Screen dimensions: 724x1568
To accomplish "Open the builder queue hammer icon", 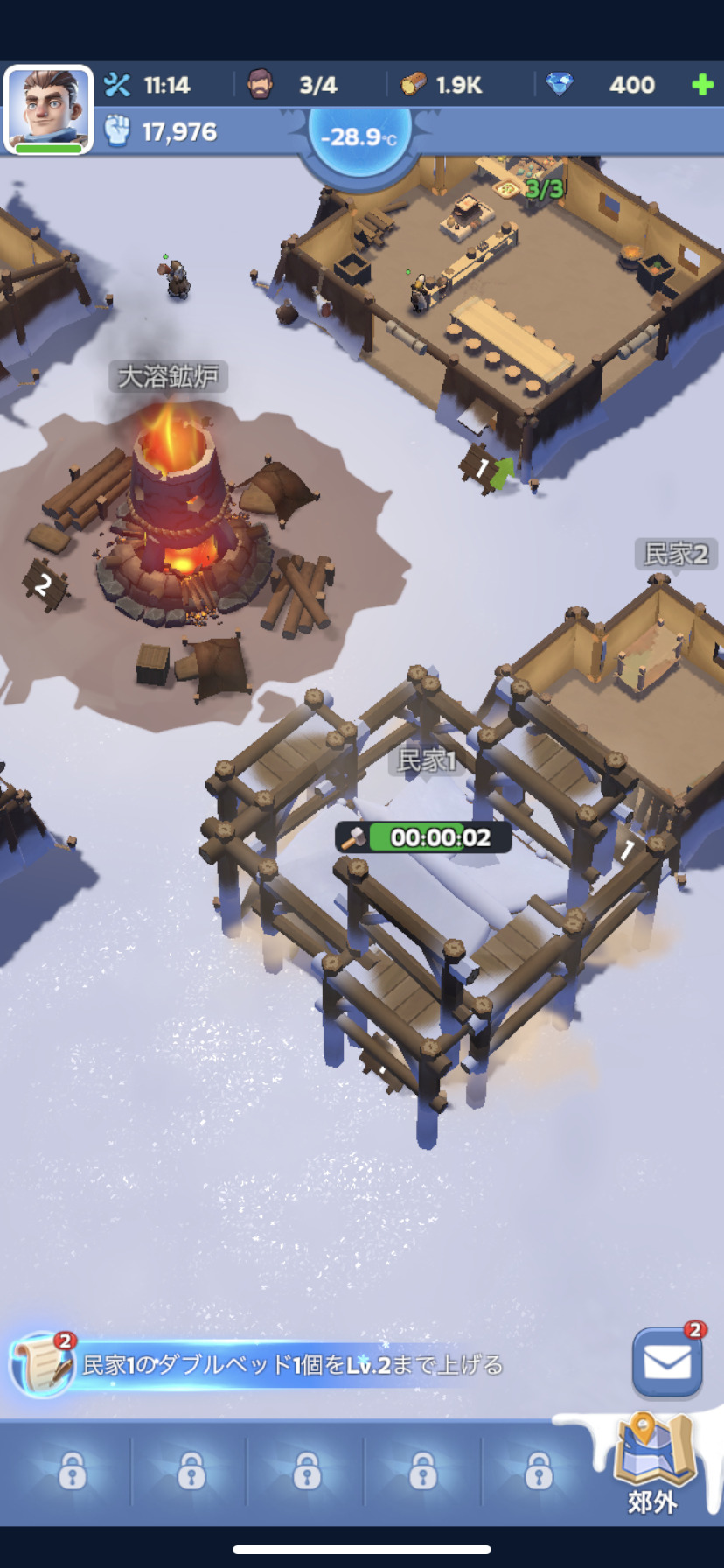I will point(117,85).
